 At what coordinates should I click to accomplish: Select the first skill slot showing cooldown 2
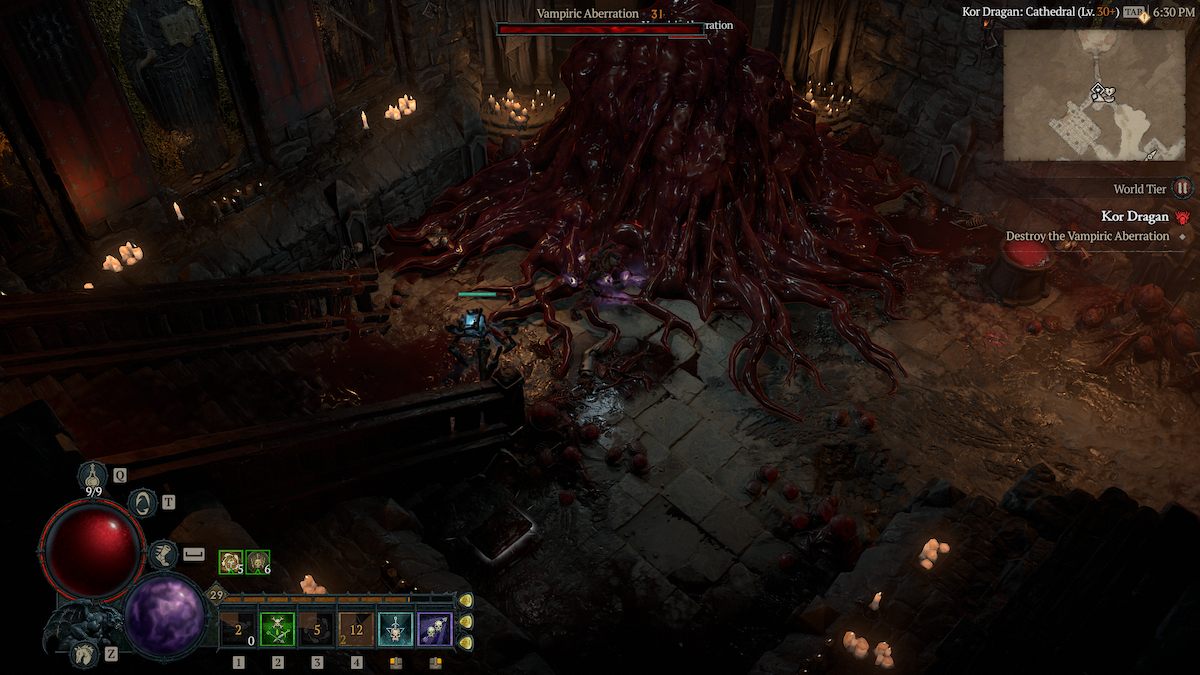238,630
